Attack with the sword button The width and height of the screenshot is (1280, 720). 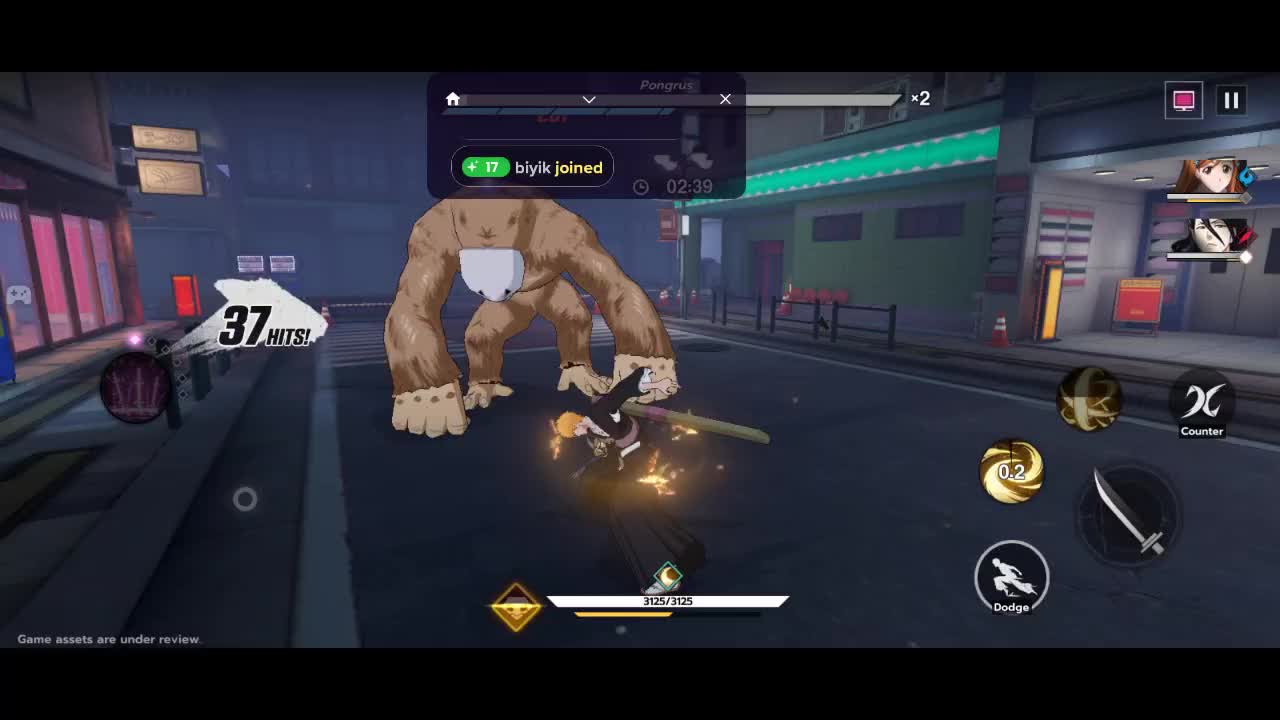1127,512
